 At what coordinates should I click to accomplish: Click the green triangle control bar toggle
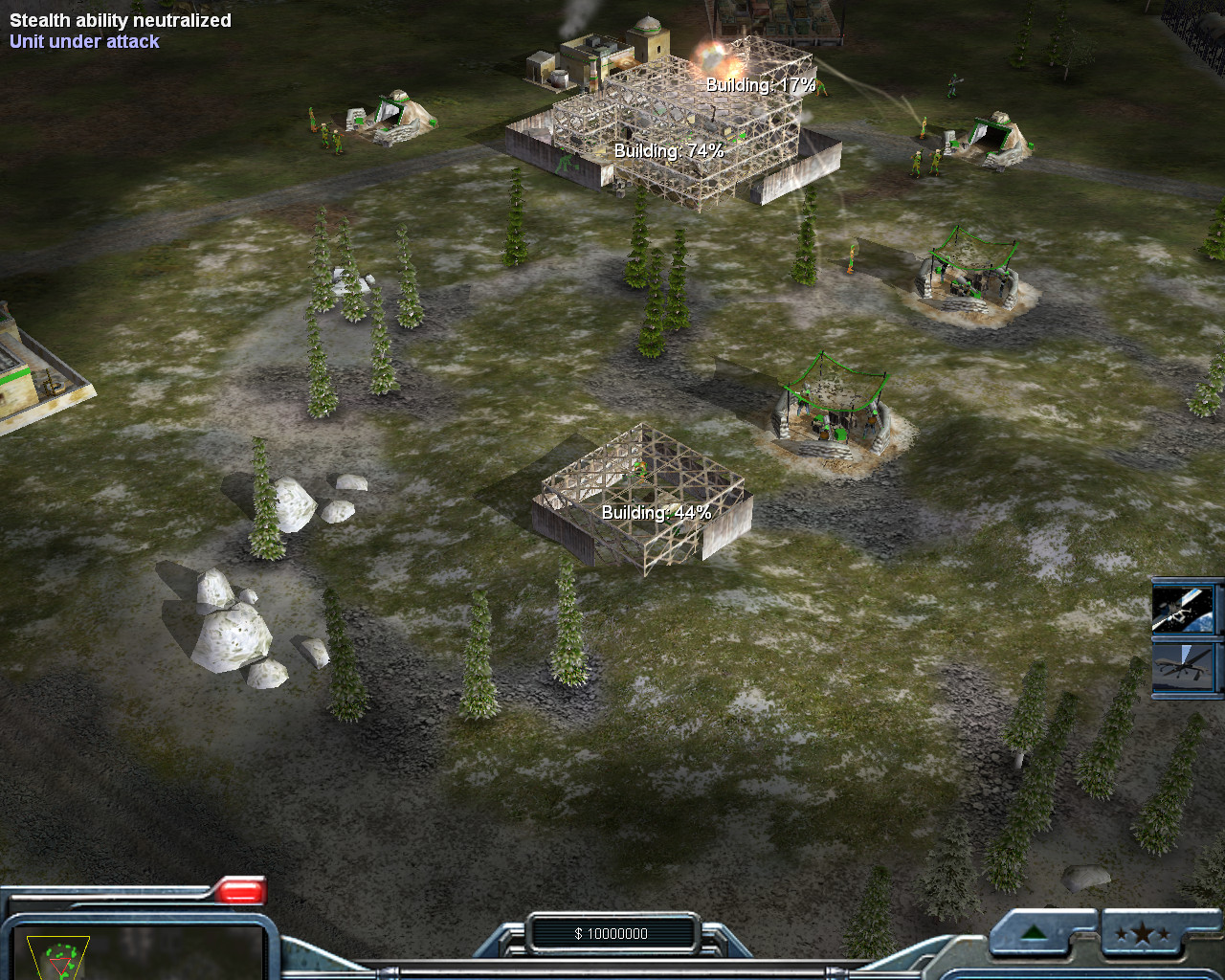coord(1034,933)
